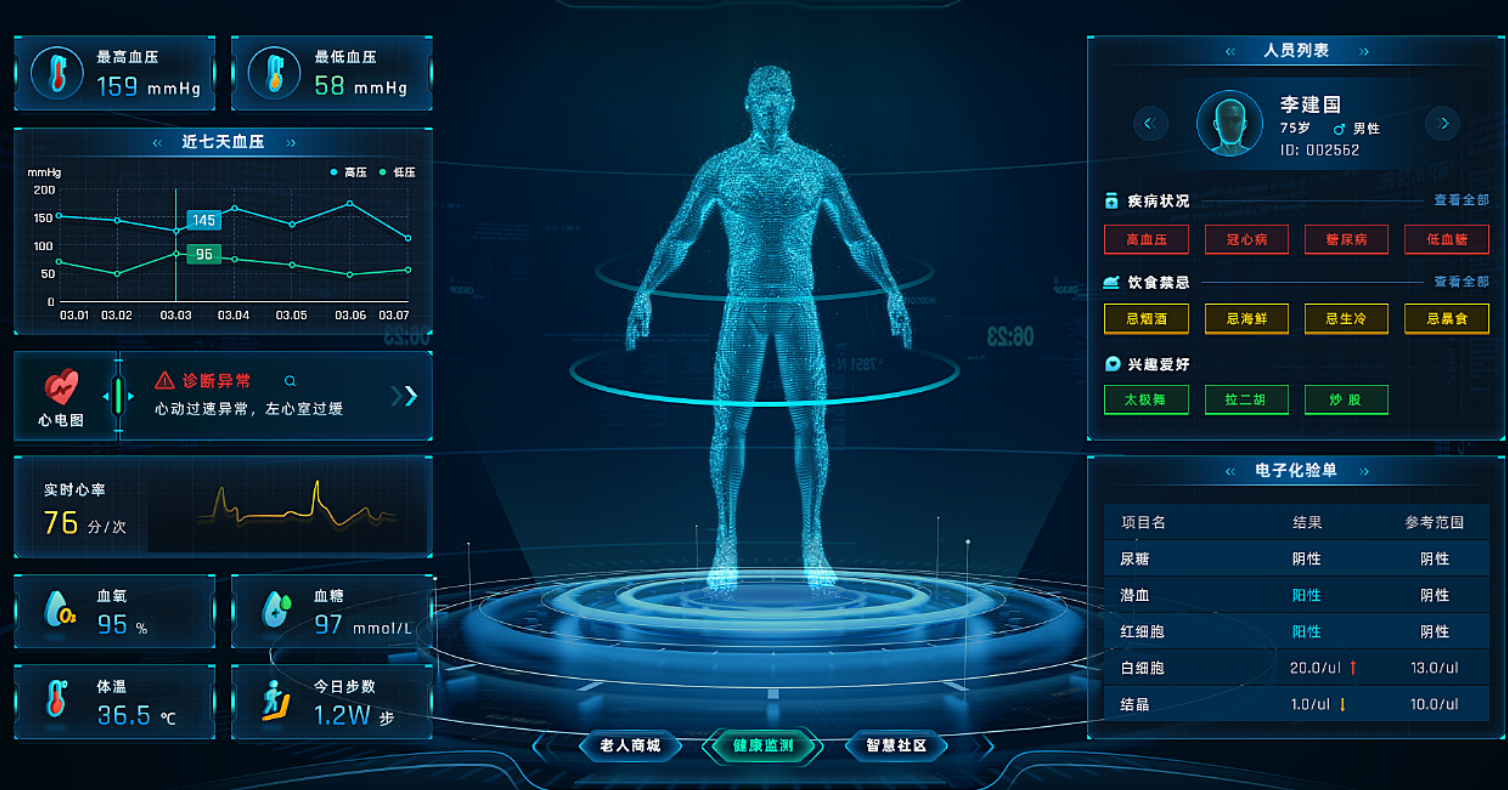
Task: Switch to the 老人商城 tab
Action: click(x=630, y=746)
